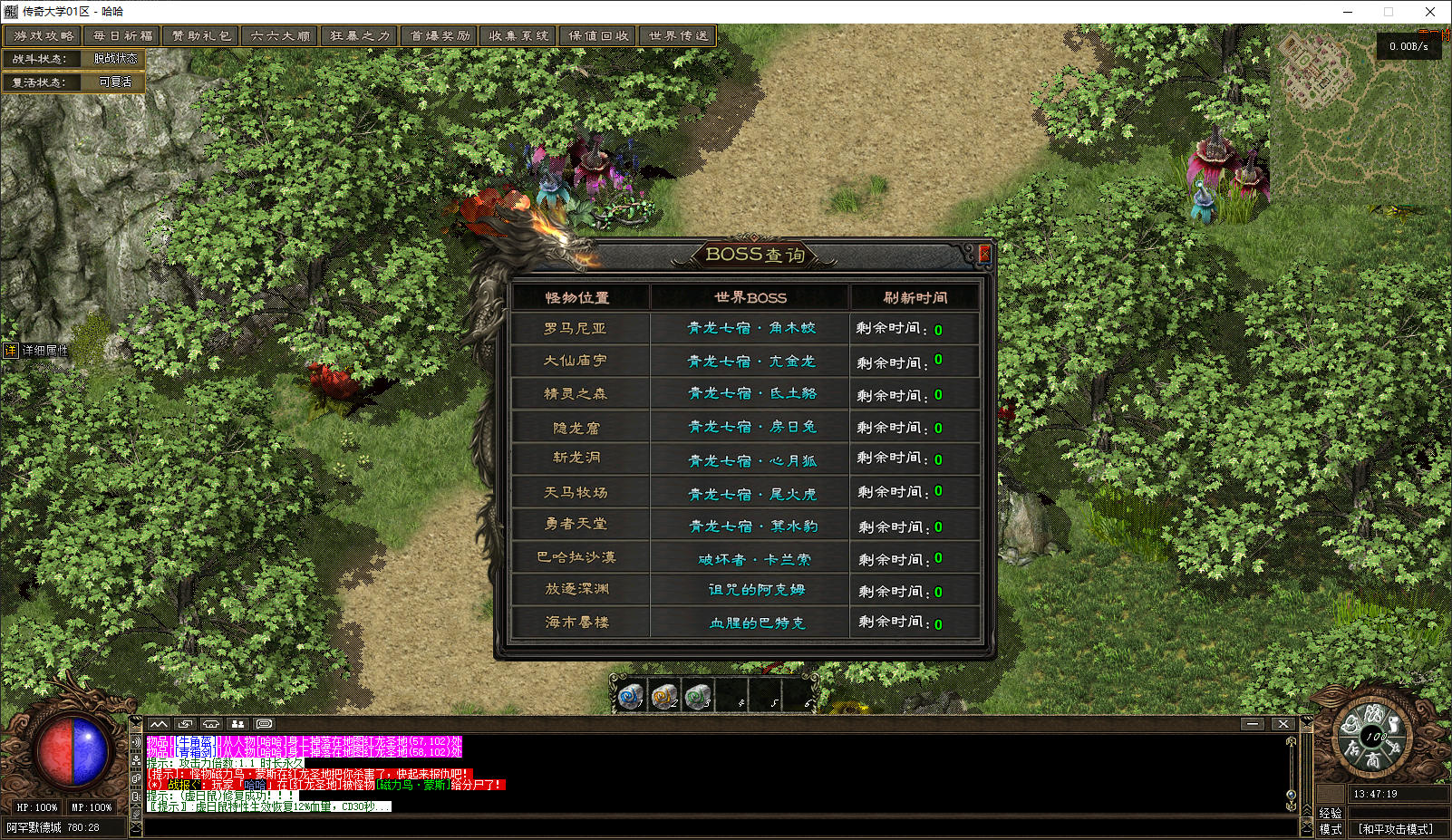Use the blue swirl stone in hotbar
The width and height of the screenshot is (1452, 840).
click(x=630, y=696)
